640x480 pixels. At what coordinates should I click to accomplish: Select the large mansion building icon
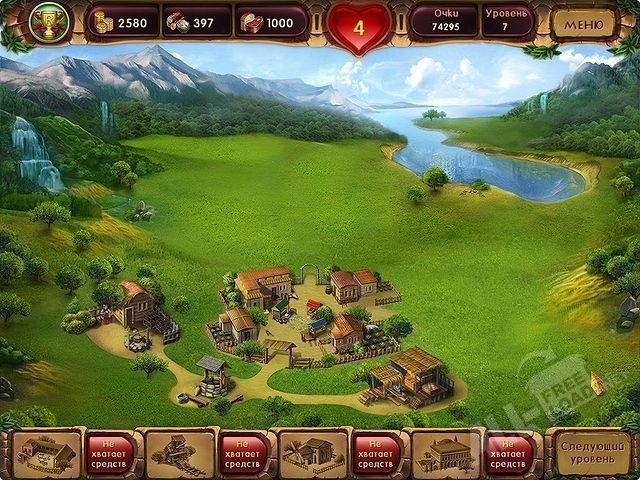[x=446, y=453]
